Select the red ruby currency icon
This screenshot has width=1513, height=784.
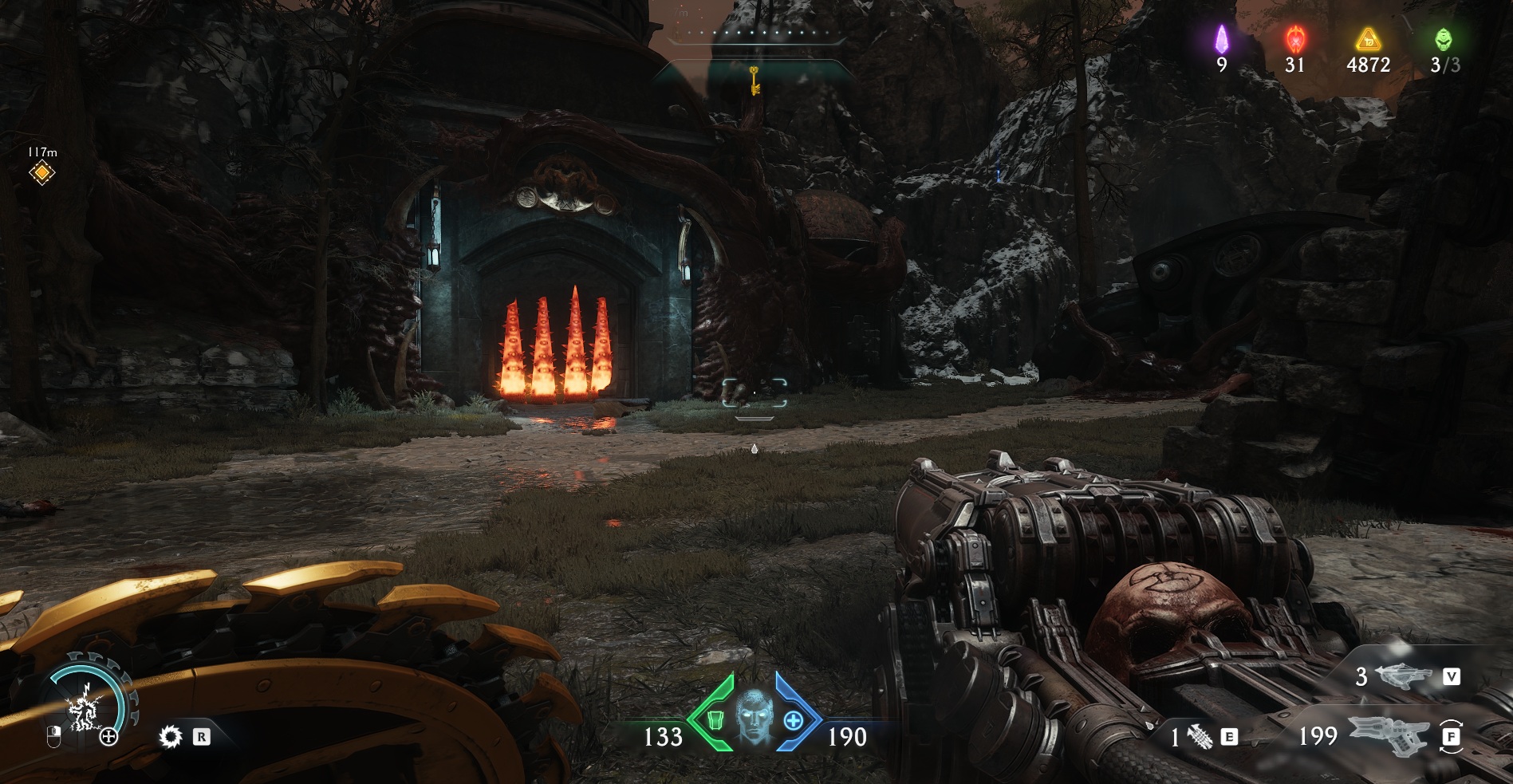[x=1294, y=38]
